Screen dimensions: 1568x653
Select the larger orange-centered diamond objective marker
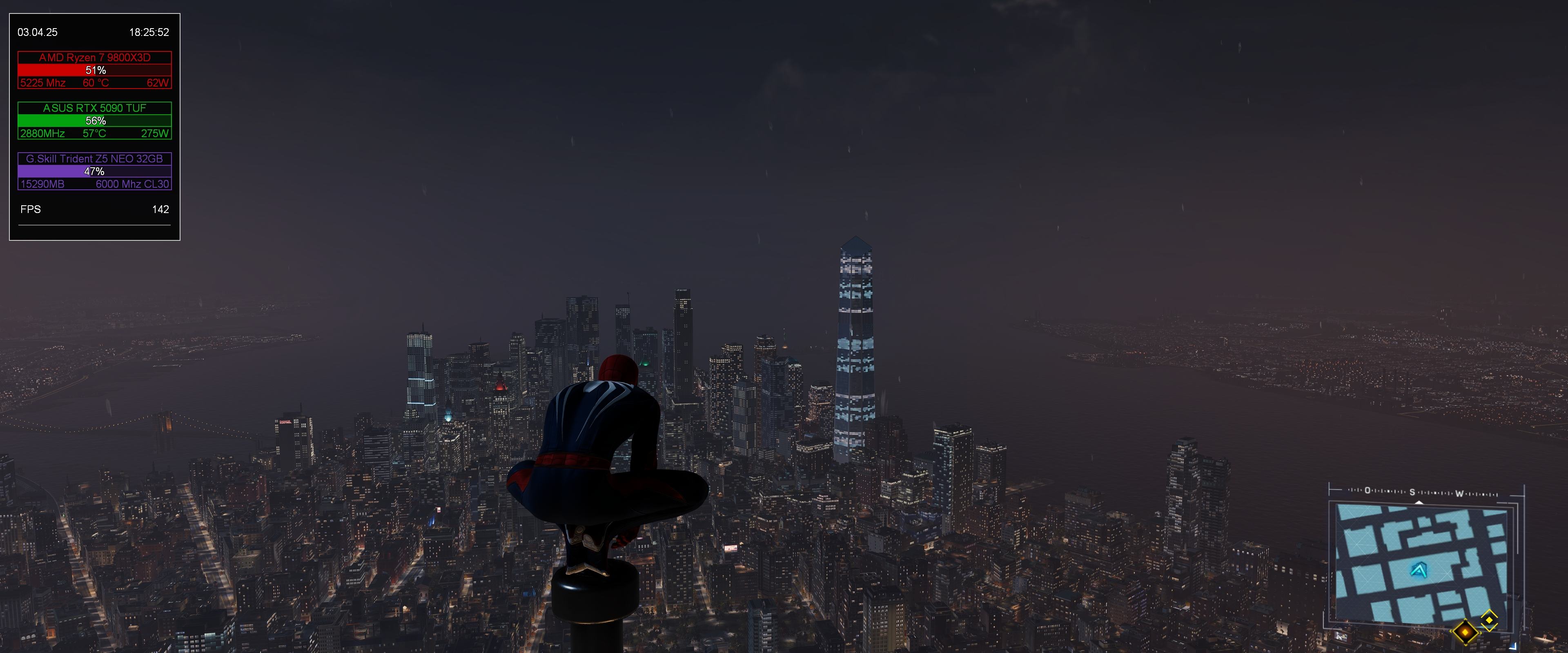pos(1465,632)
